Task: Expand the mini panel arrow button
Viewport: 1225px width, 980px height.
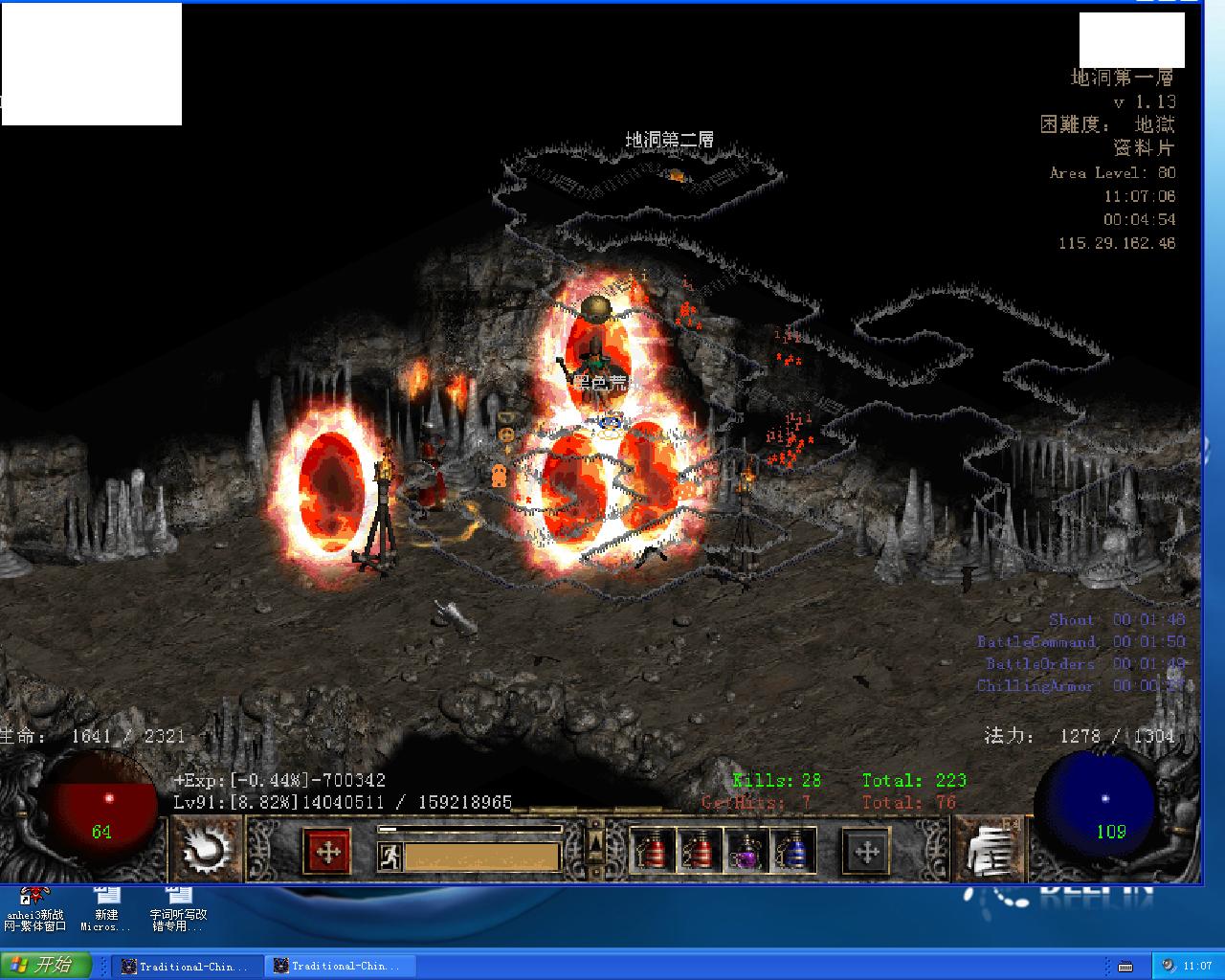Action: click(595, 842)
